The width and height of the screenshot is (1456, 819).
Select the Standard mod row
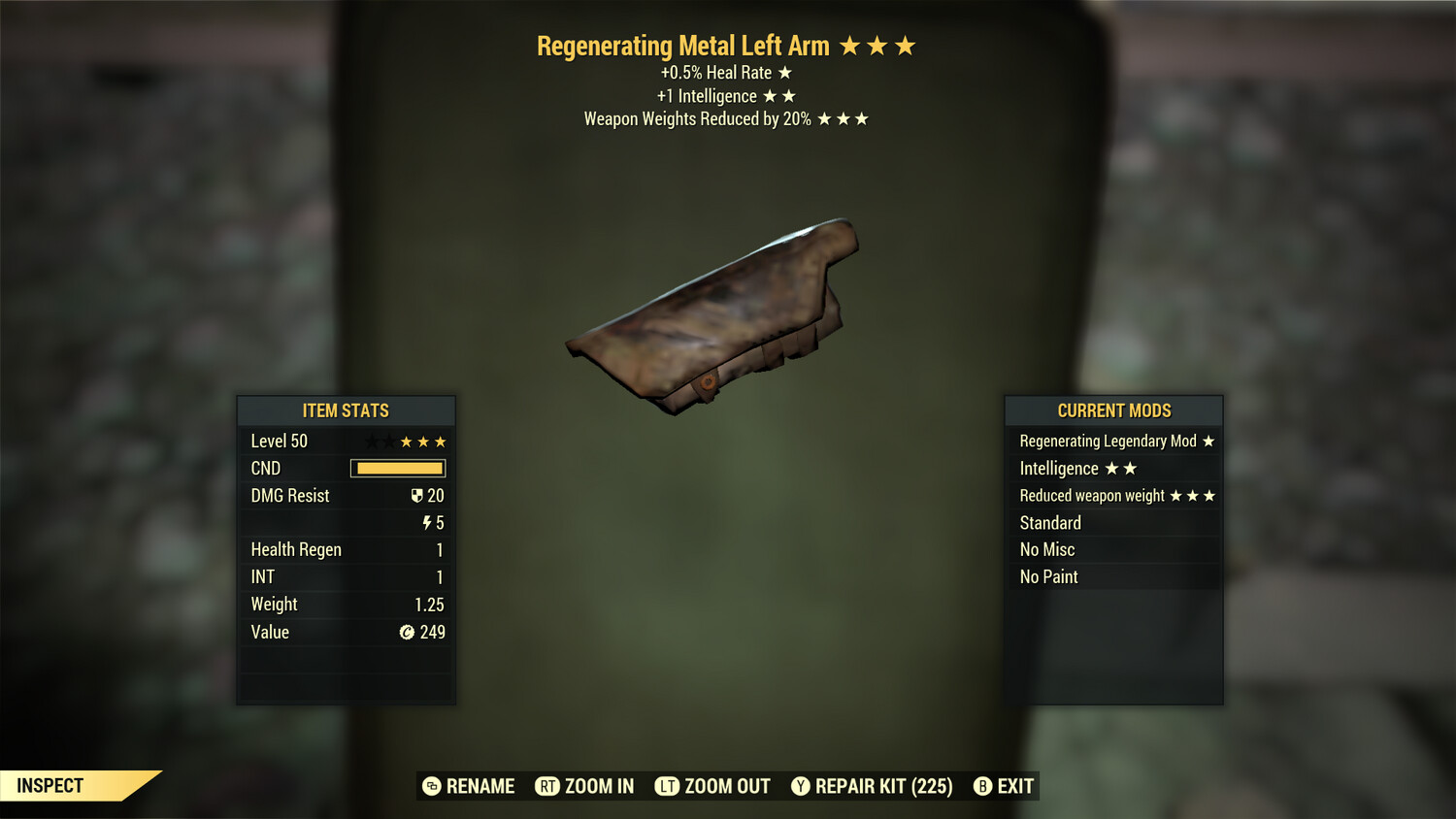click(1114, 523)
